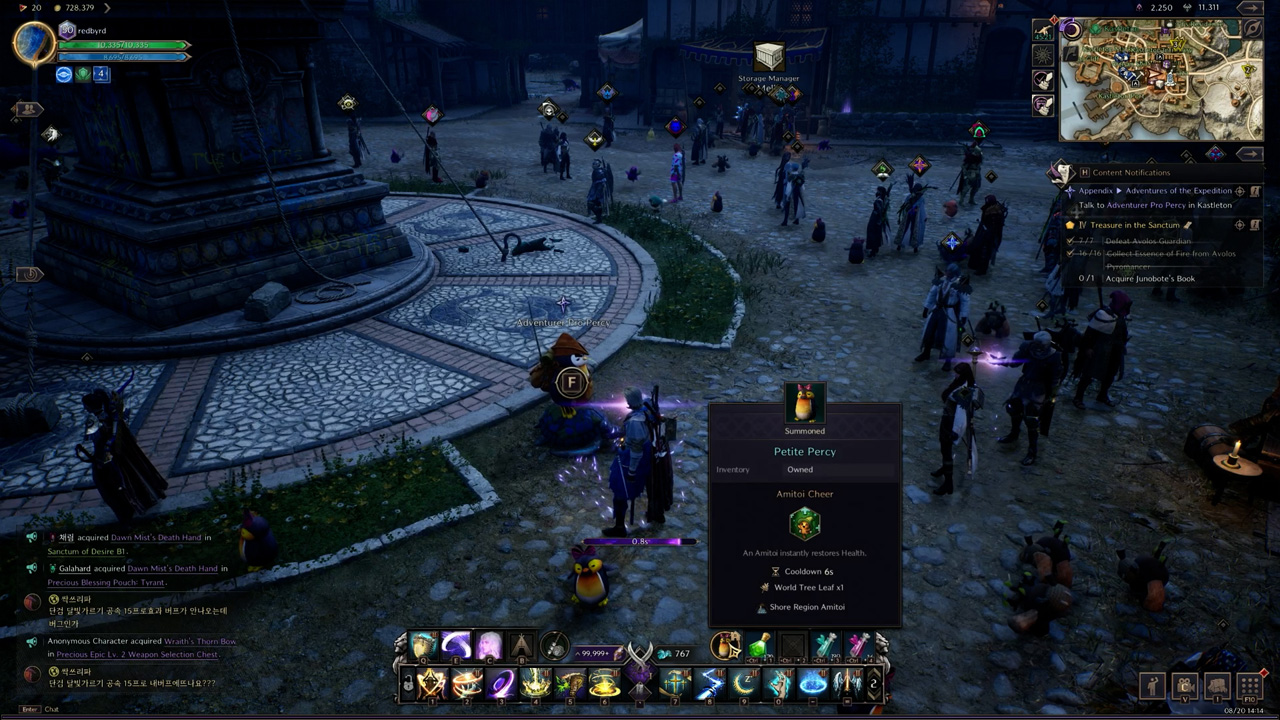1280x720 pixels.
Task: Toggle the hotbar lock icon
Action: [x=408, y=684]
